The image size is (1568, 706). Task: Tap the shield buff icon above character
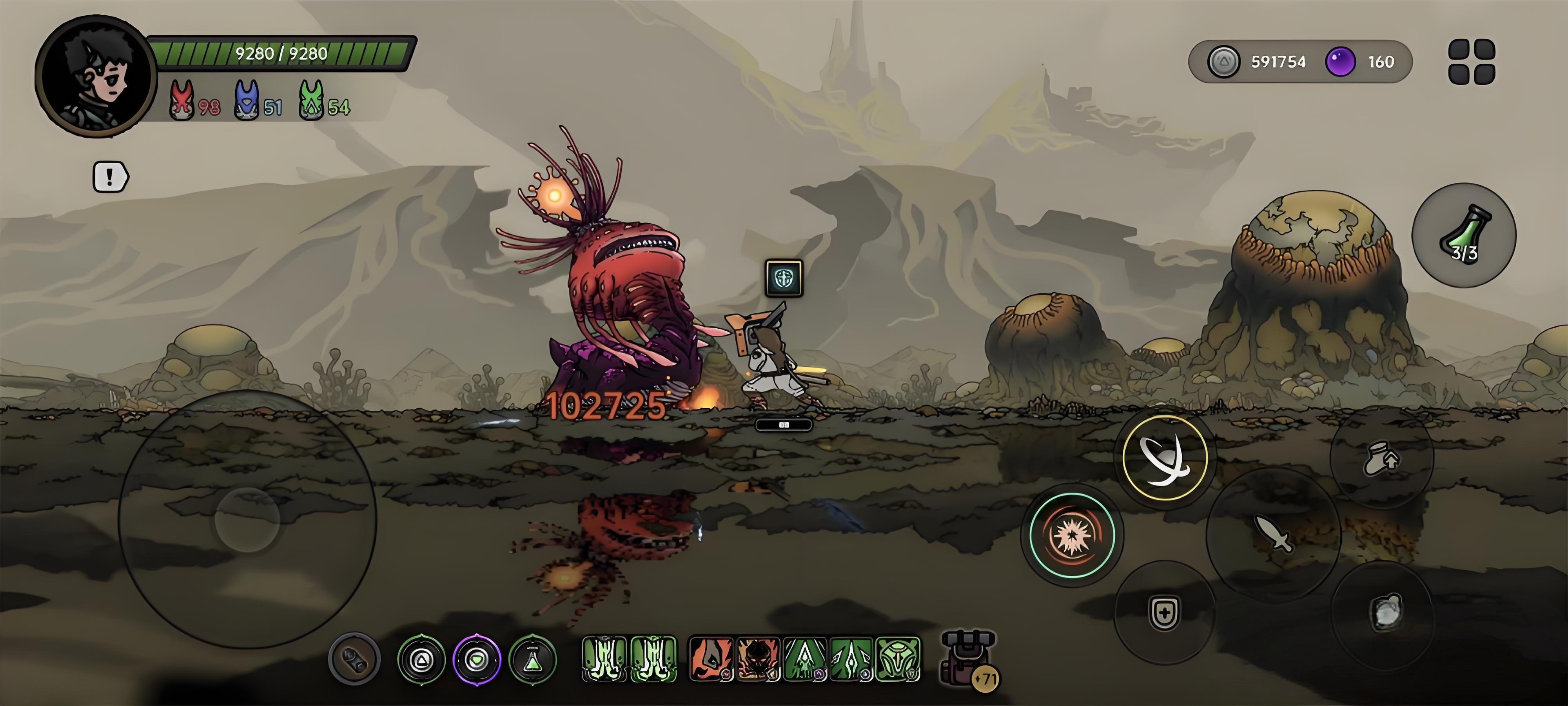point(784,278)
